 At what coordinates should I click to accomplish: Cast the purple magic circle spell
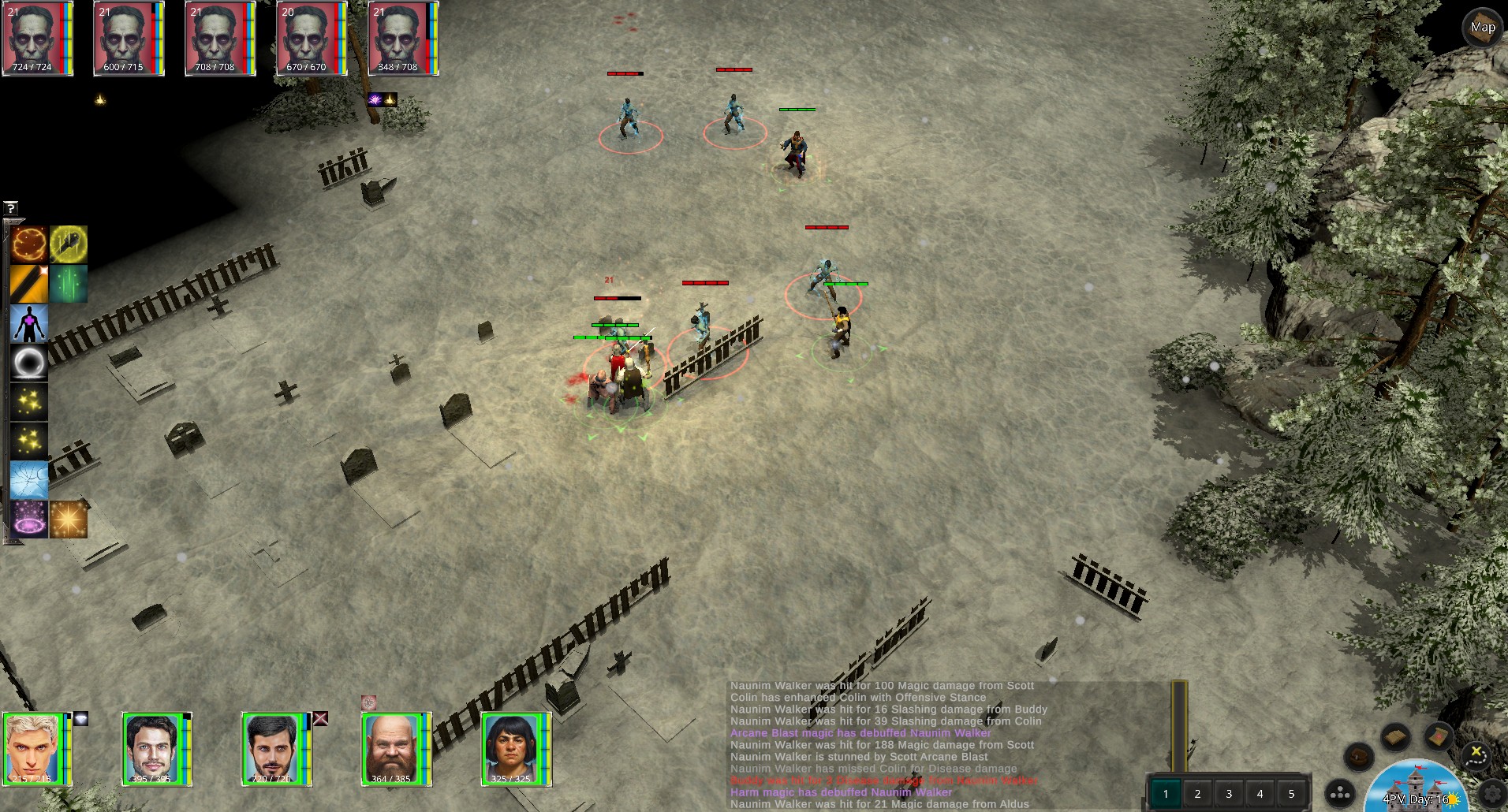pyautogui.click(x=29, y=520)
